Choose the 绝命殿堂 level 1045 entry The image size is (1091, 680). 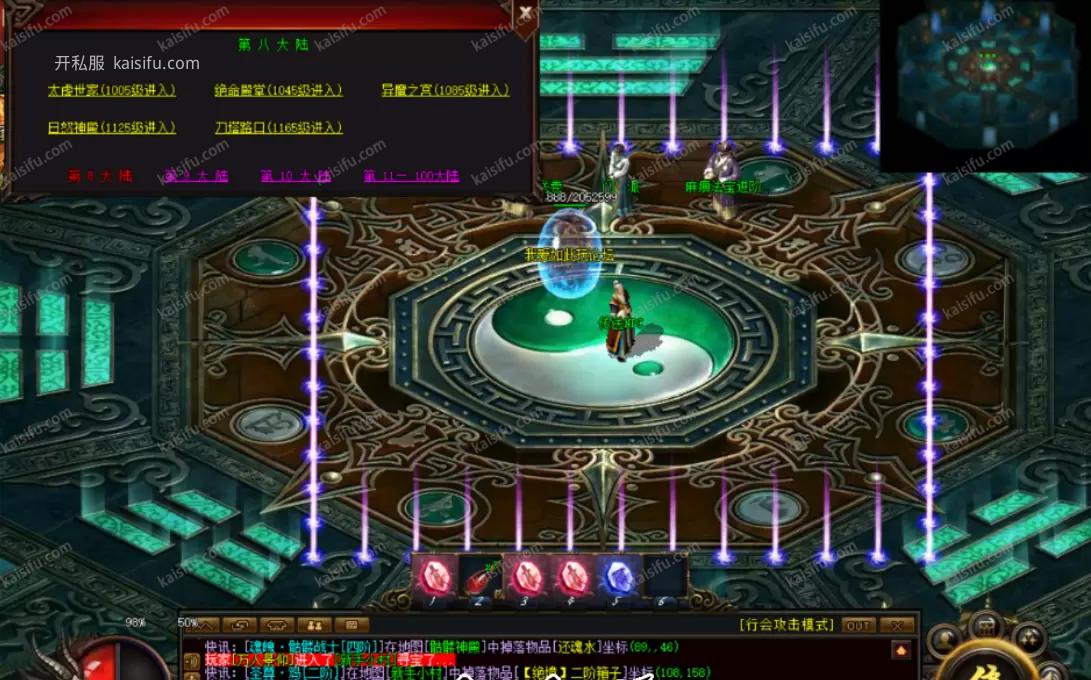[278, 90]
